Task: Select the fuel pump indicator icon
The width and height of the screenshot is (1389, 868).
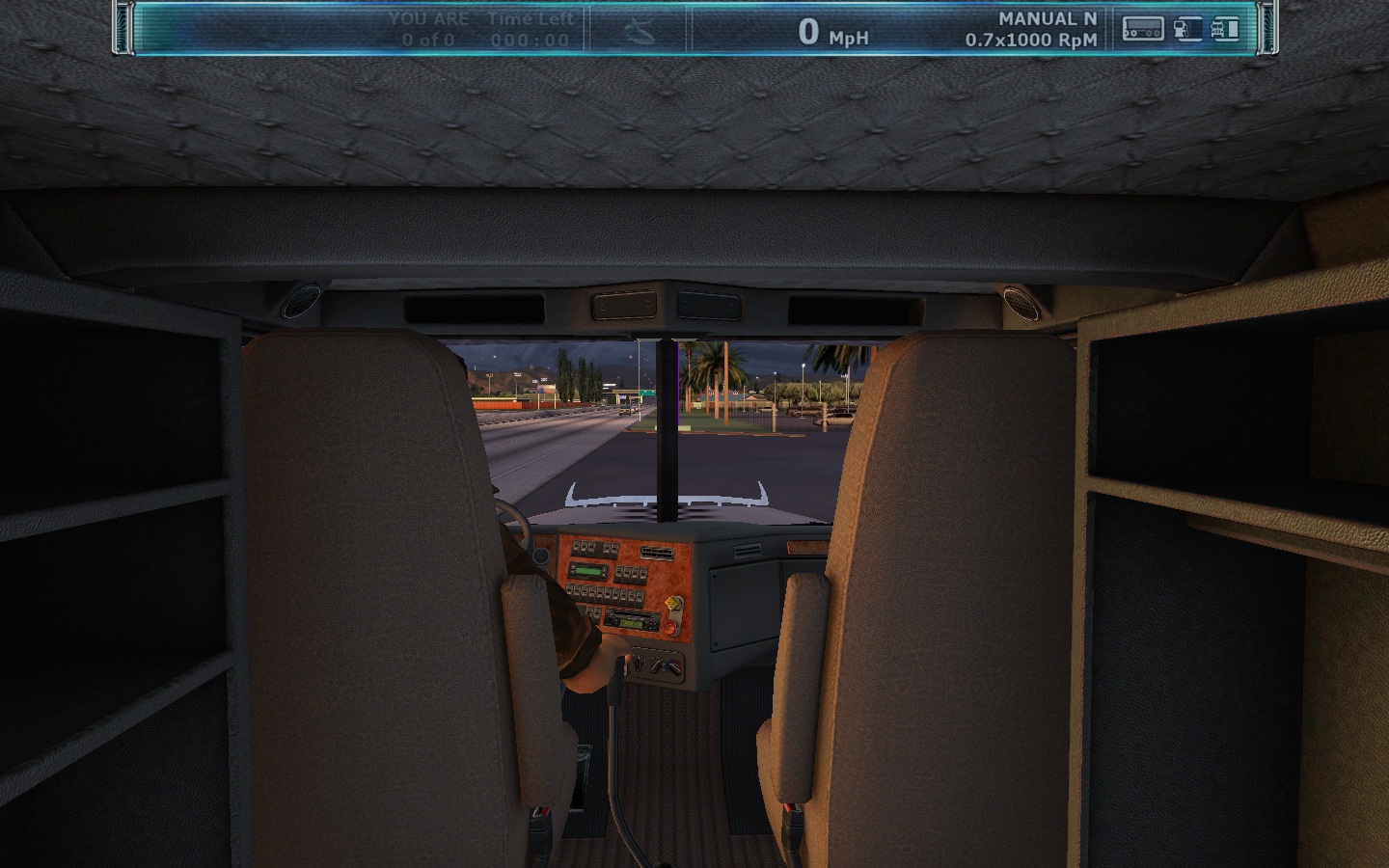Action: [x=1185, y=30]
